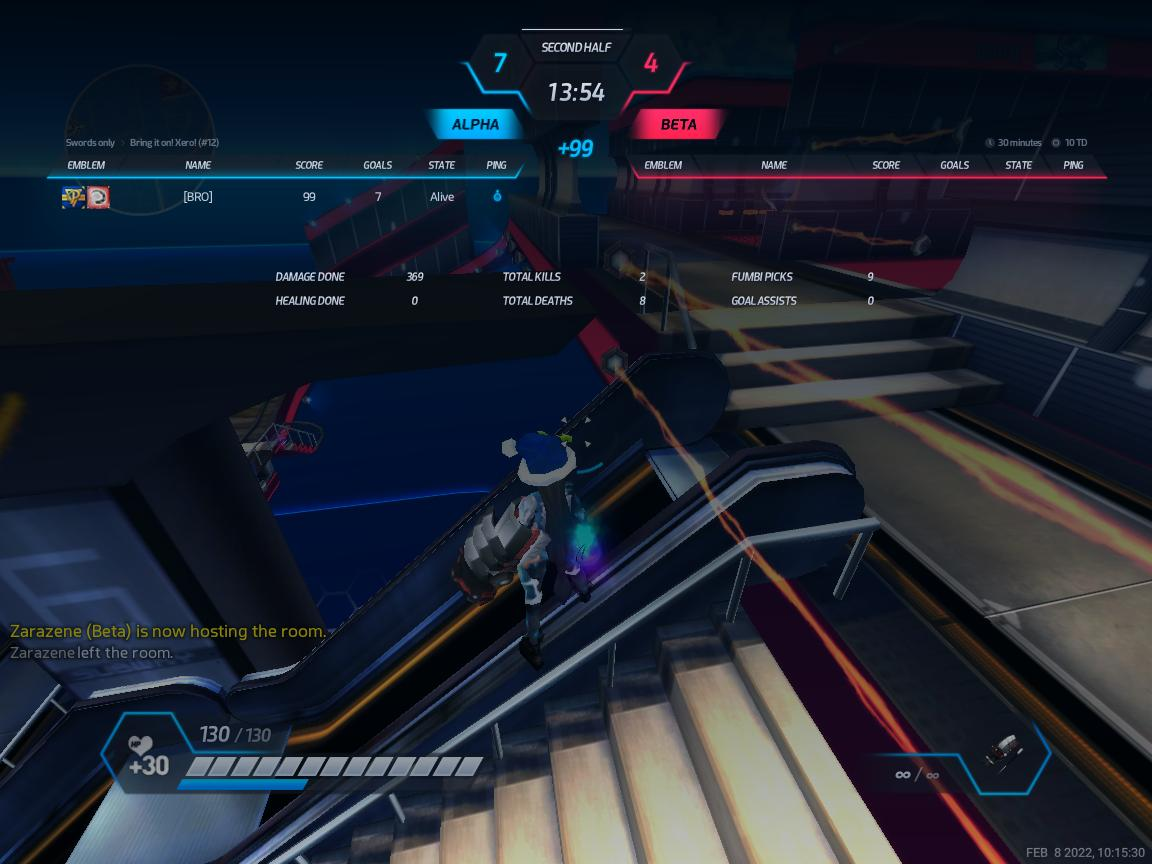Click the BETA team banner

click(678, 125)
